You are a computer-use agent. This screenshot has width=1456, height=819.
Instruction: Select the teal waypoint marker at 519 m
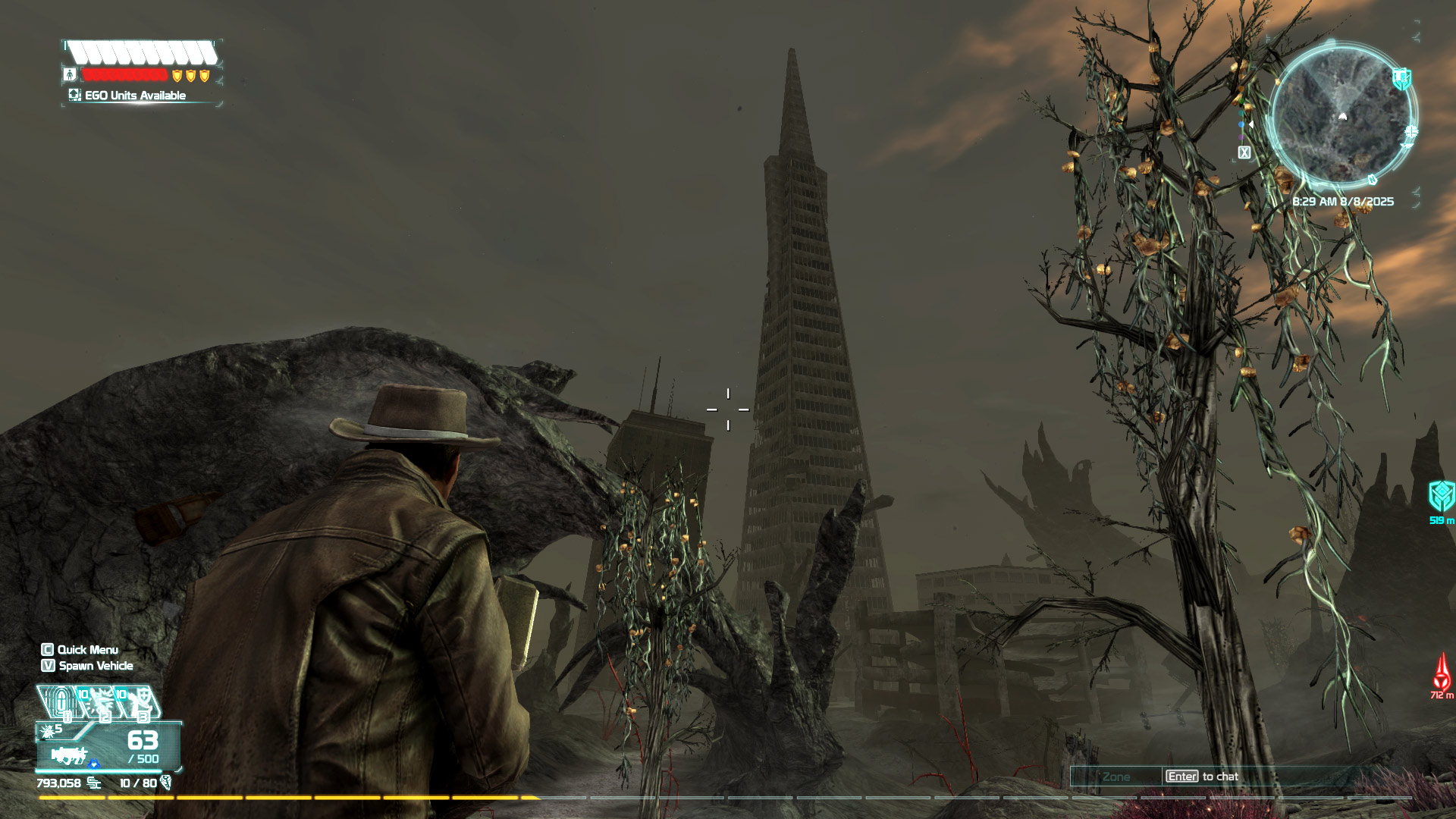pyautogui.click(x=1441, y=497)
